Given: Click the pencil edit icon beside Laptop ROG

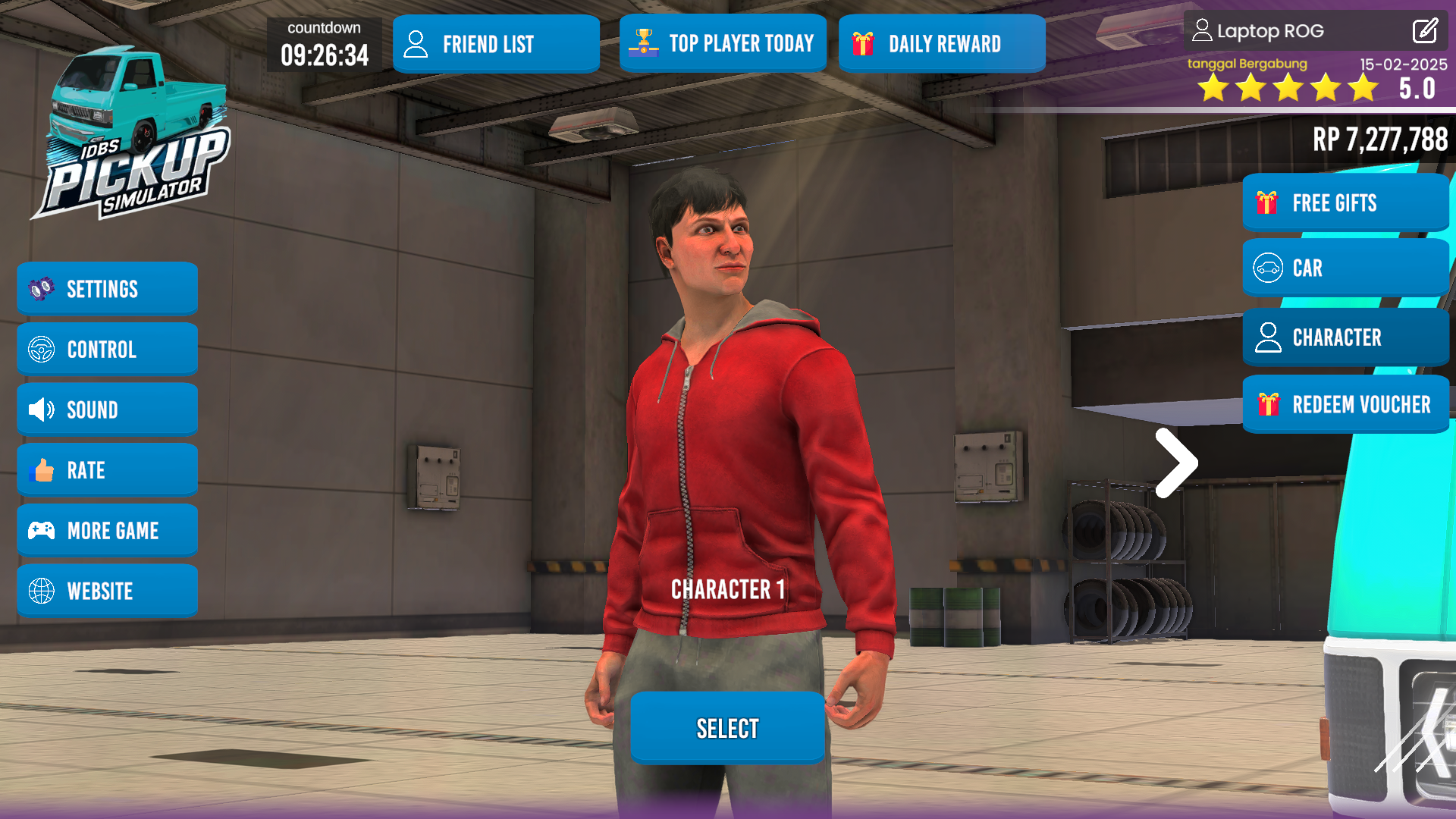Looking at the screenshot, I should coord(1424,31).
